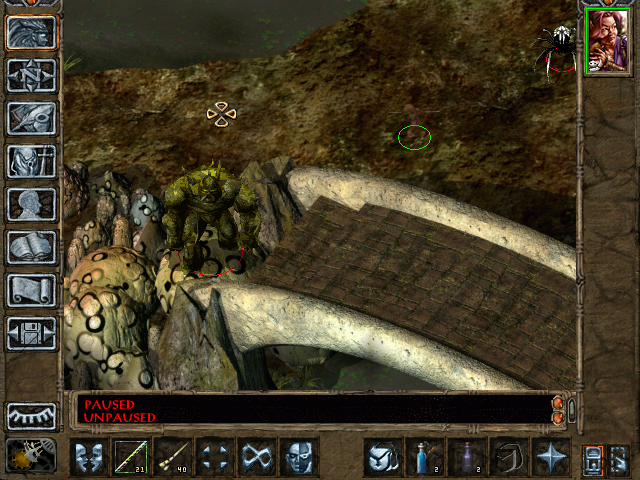Open the area map with compass icon
This screenshot has height=480, width=640.
[31, 76]
